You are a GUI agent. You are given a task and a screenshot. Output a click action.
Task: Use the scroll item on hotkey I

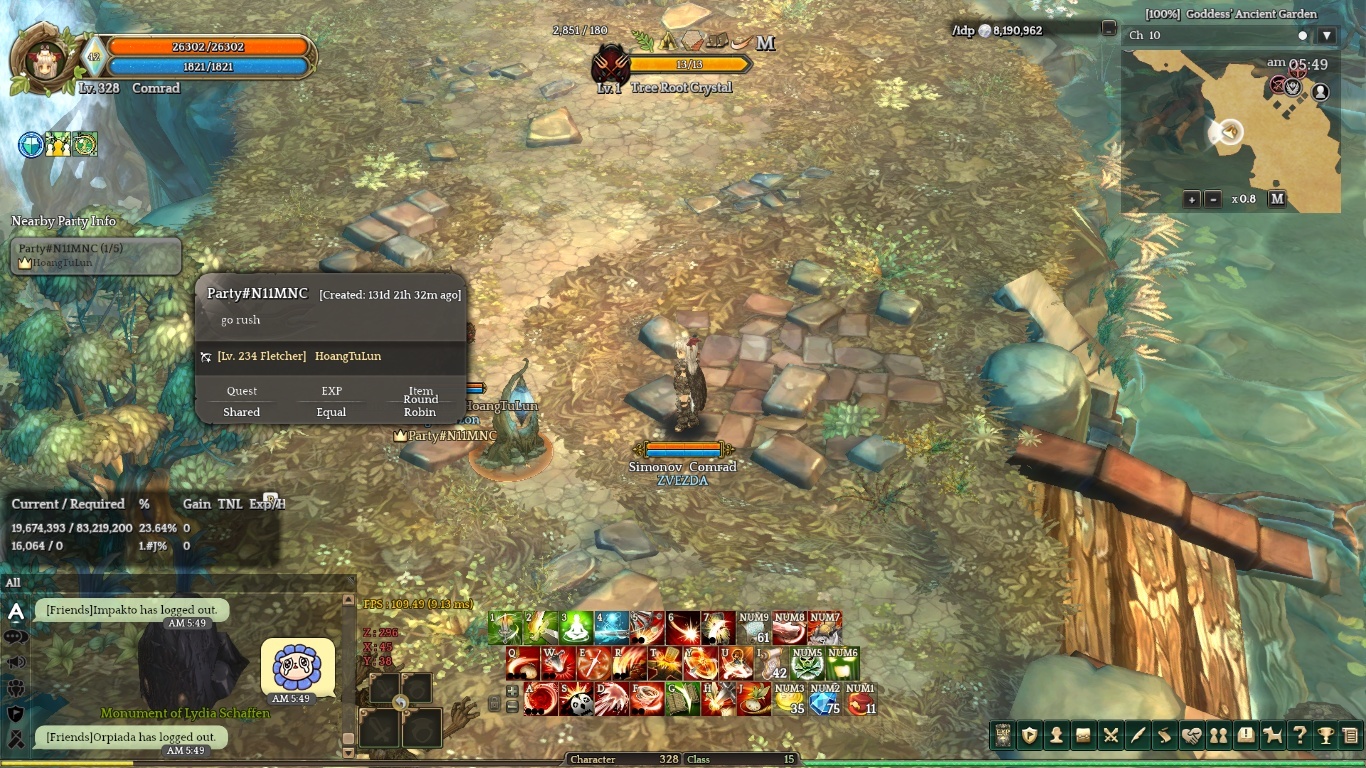click(771, 663)
